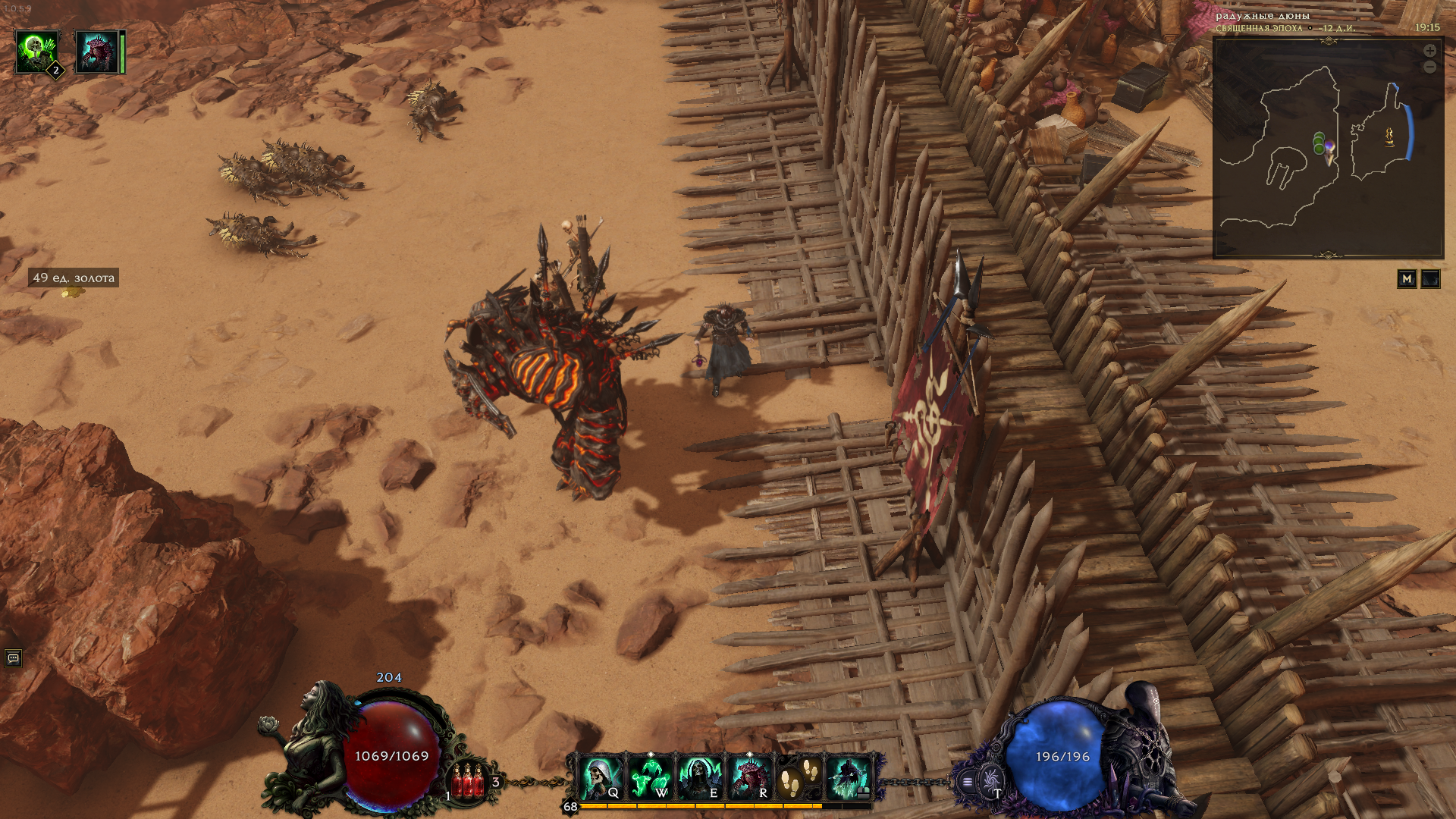Select the footprints move skill slot
The image size is (1456, 819).
pos(799,777)
